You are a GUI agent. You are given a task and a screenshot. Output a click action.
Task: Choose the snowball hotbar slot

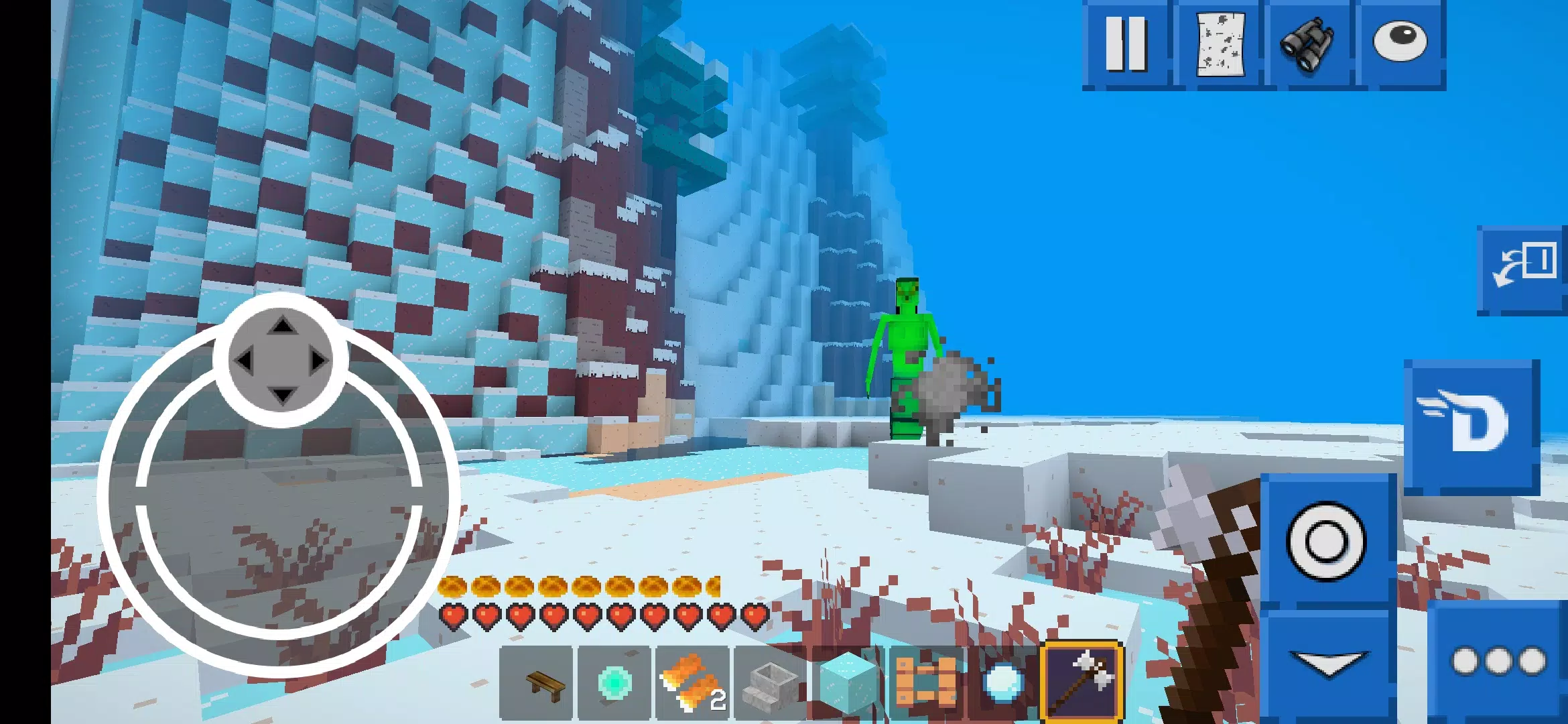1003,684
